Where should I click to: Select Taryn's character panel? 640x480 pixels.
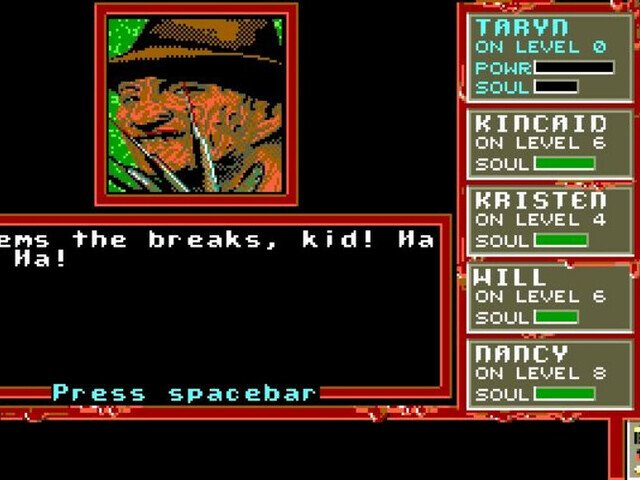[548, 56]
